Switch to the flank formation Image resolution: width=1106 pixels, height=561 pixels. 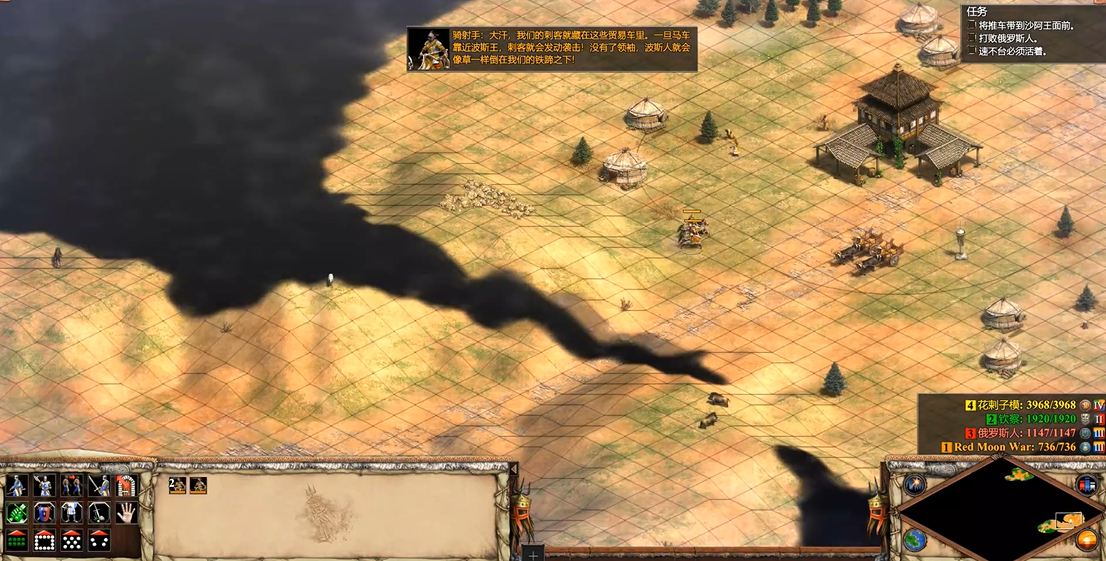pos(98,540)
